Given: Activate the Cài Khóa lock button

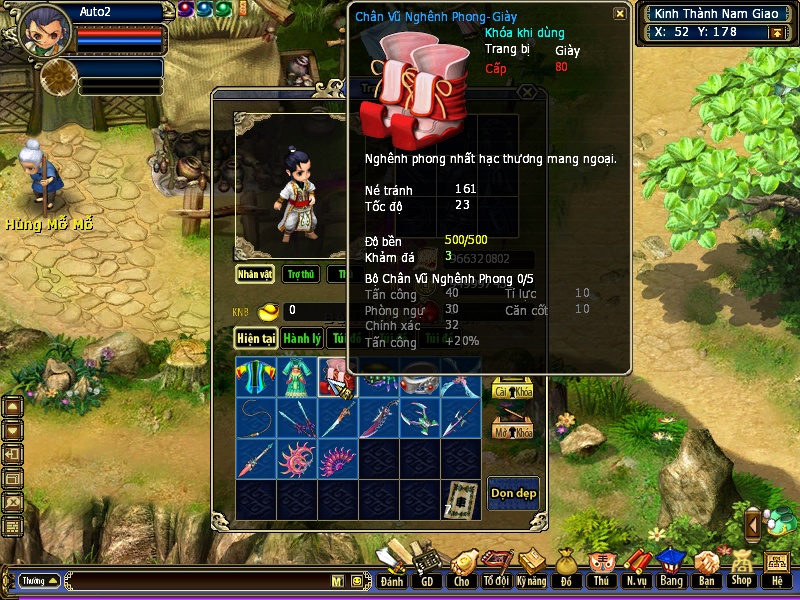Looking at the screenshot, I should point(511,390).
